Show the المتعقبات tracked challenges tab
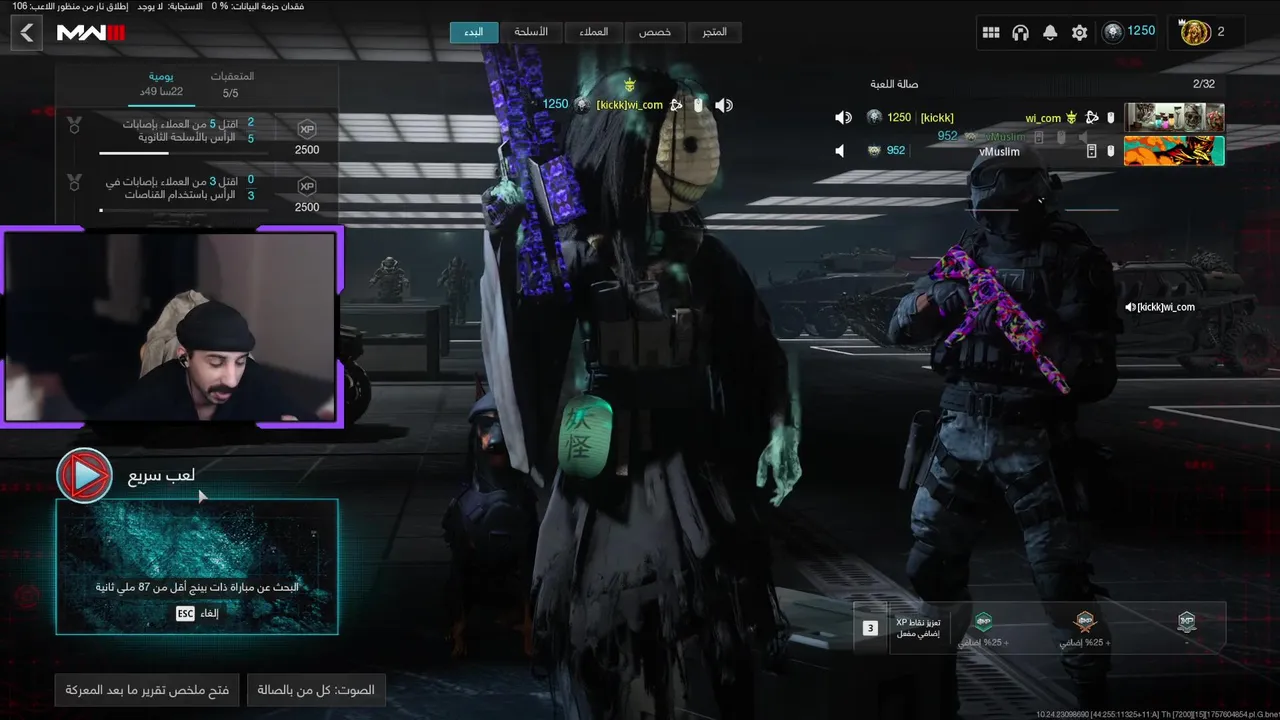The height and width of the screenshot is (720, 1280). tap(231, 84)
